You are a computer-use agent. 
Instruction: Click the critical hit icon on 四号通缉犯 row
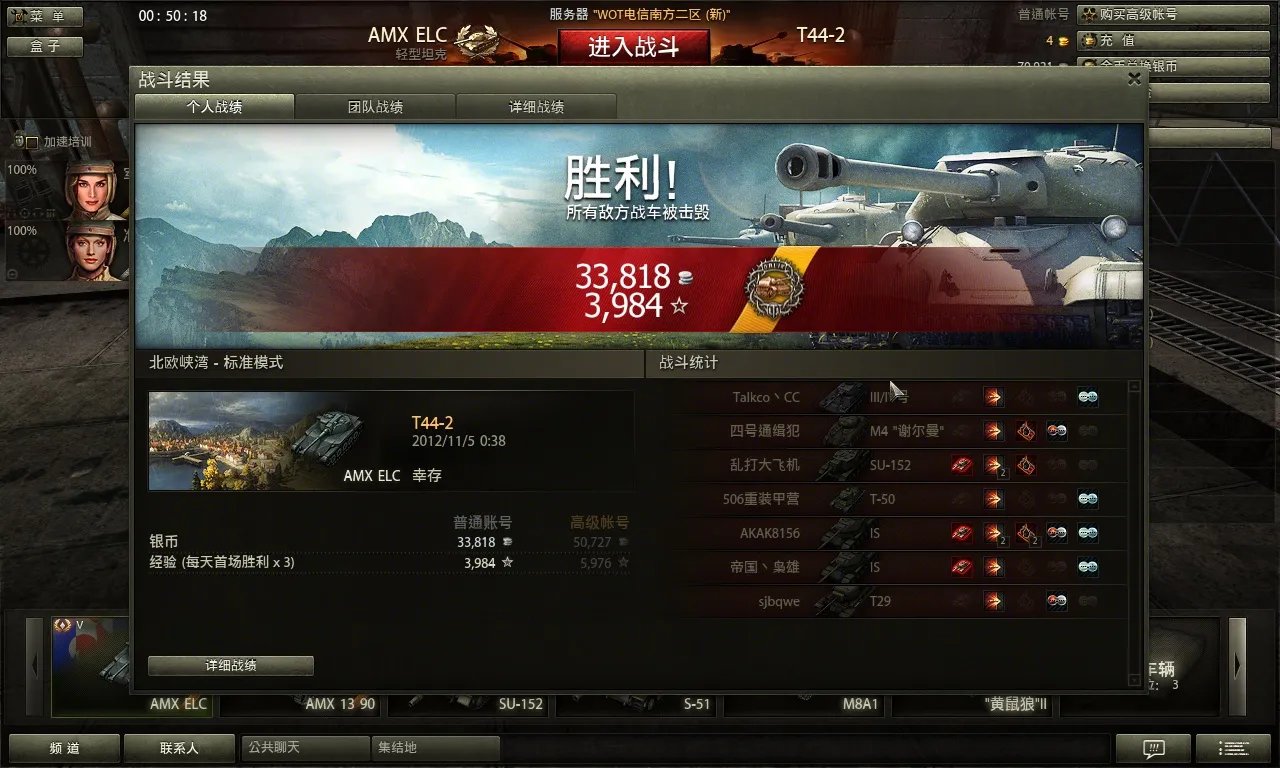[1026, 430]
